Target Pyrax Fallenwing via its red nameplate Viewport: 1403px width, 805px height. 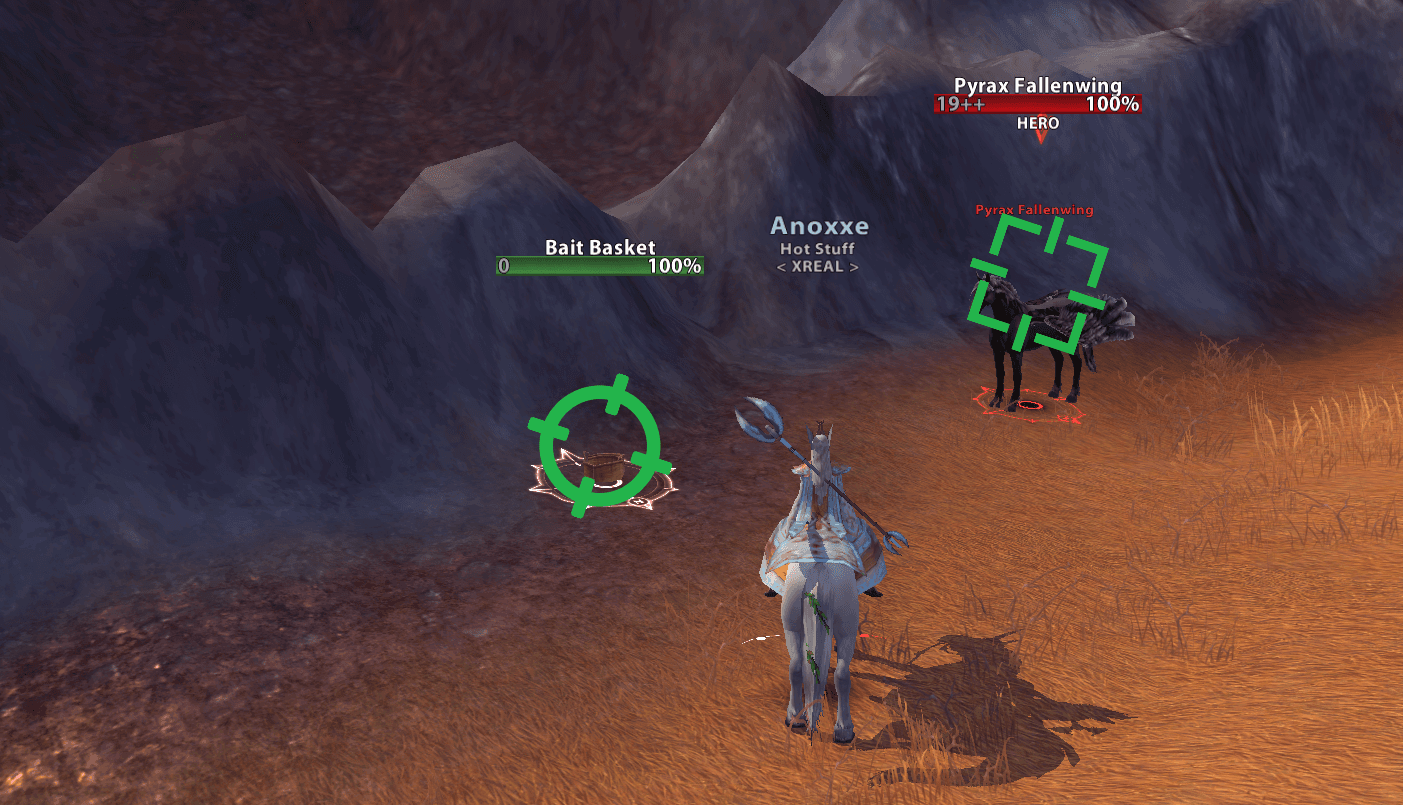click(x=1037, y=104)
